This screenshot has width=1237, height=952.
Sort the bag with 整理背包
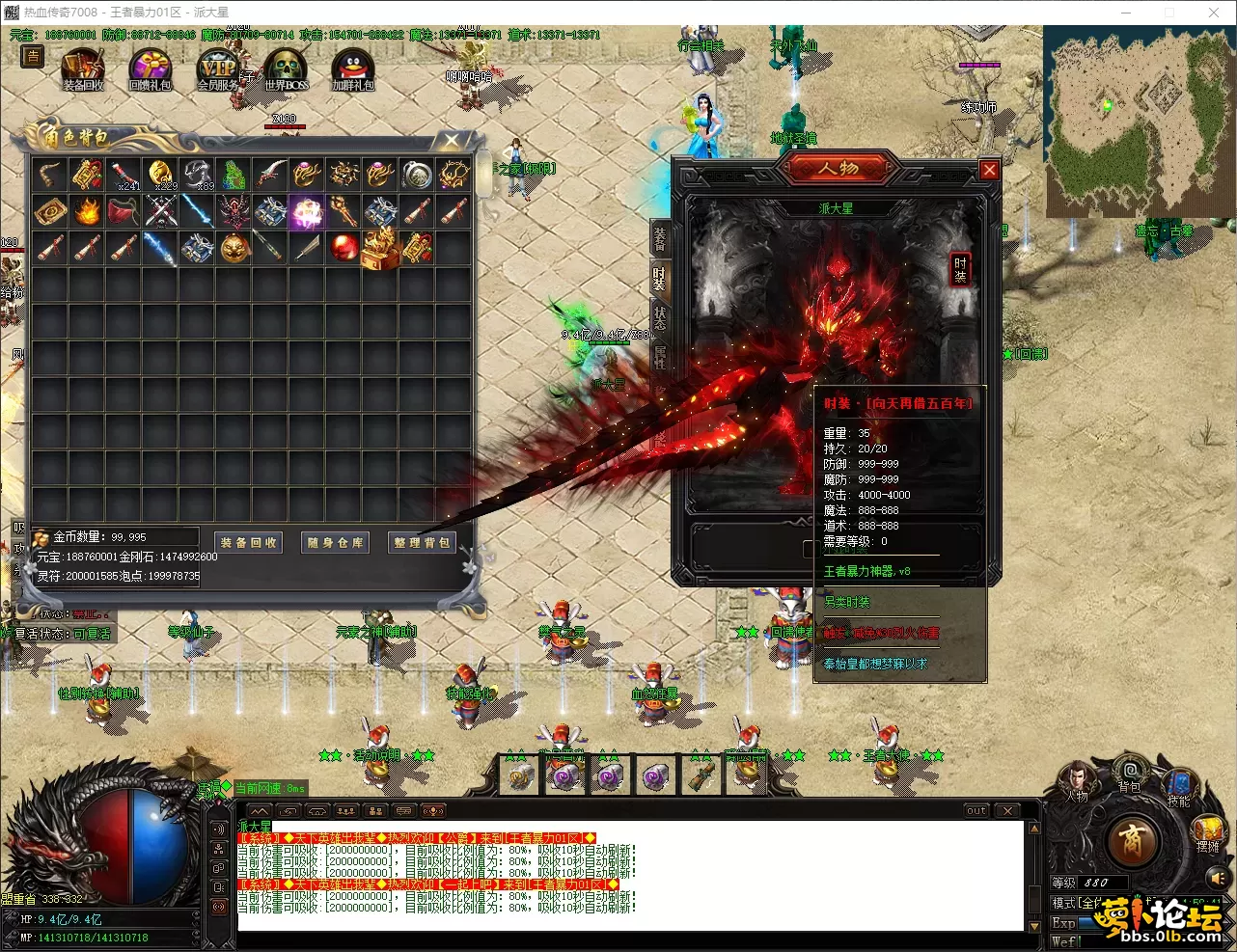422,543
